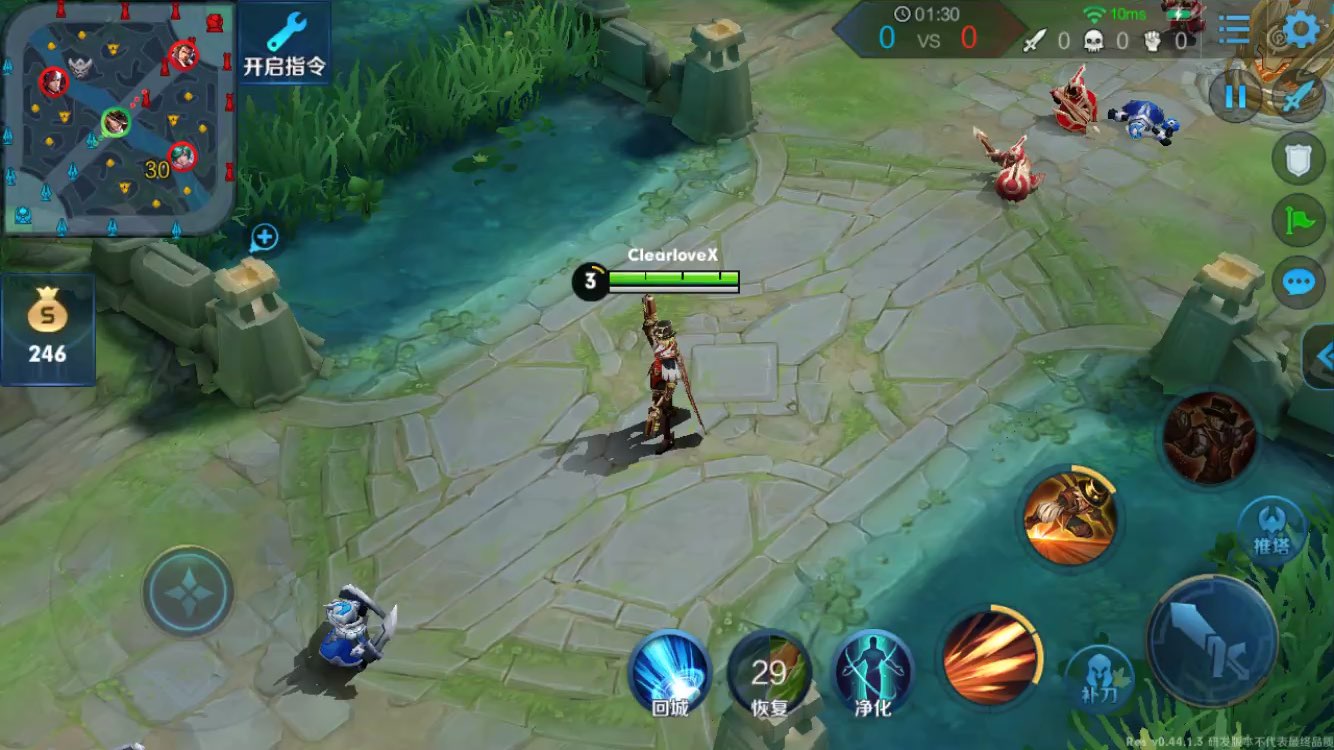Click the plus magnifier under the minimap
Viewport: 1334px width, 750px height.
point(264,238)
